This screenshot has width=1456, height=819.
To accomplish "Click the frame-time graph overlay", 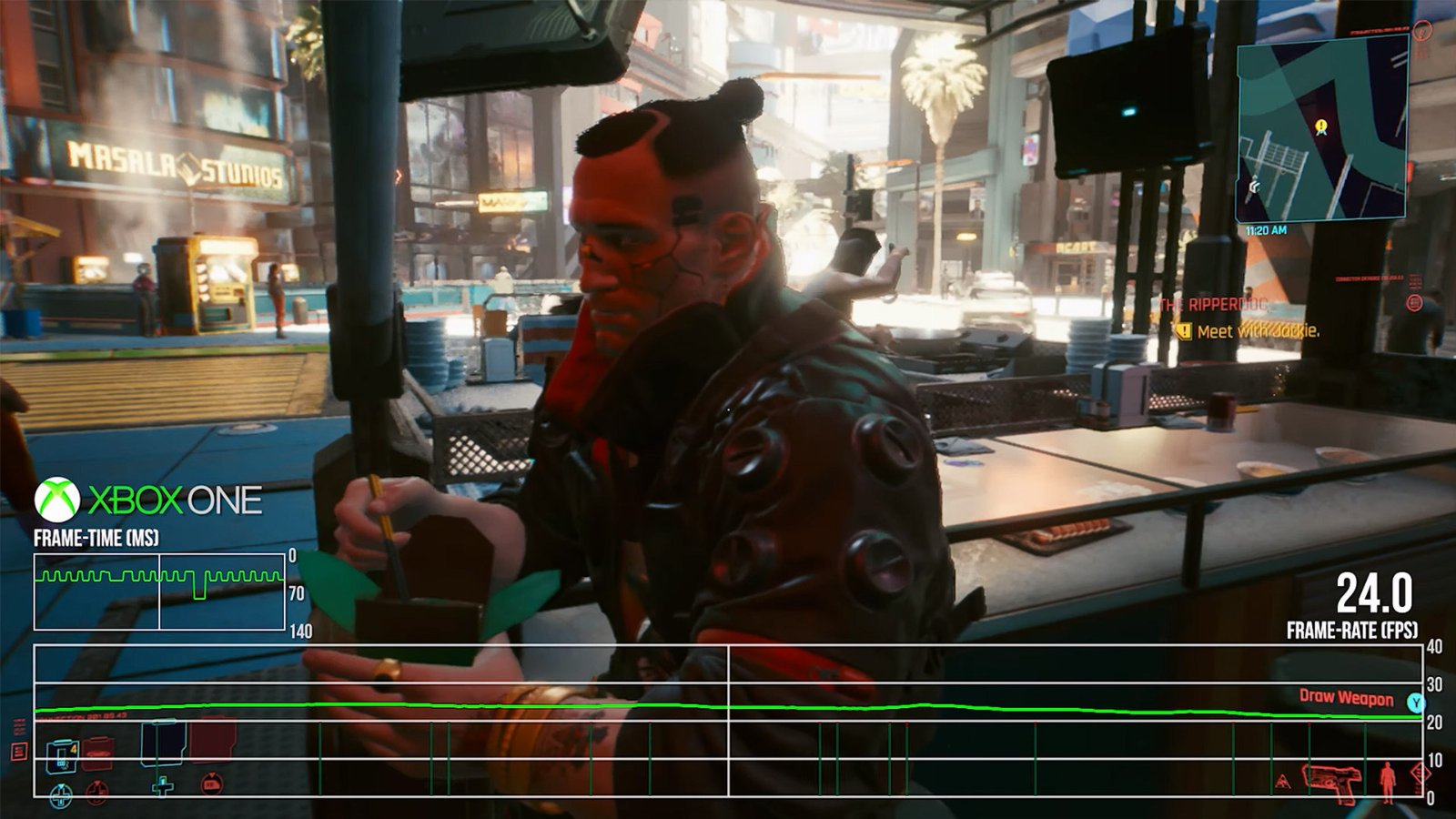I will [159, 591].
